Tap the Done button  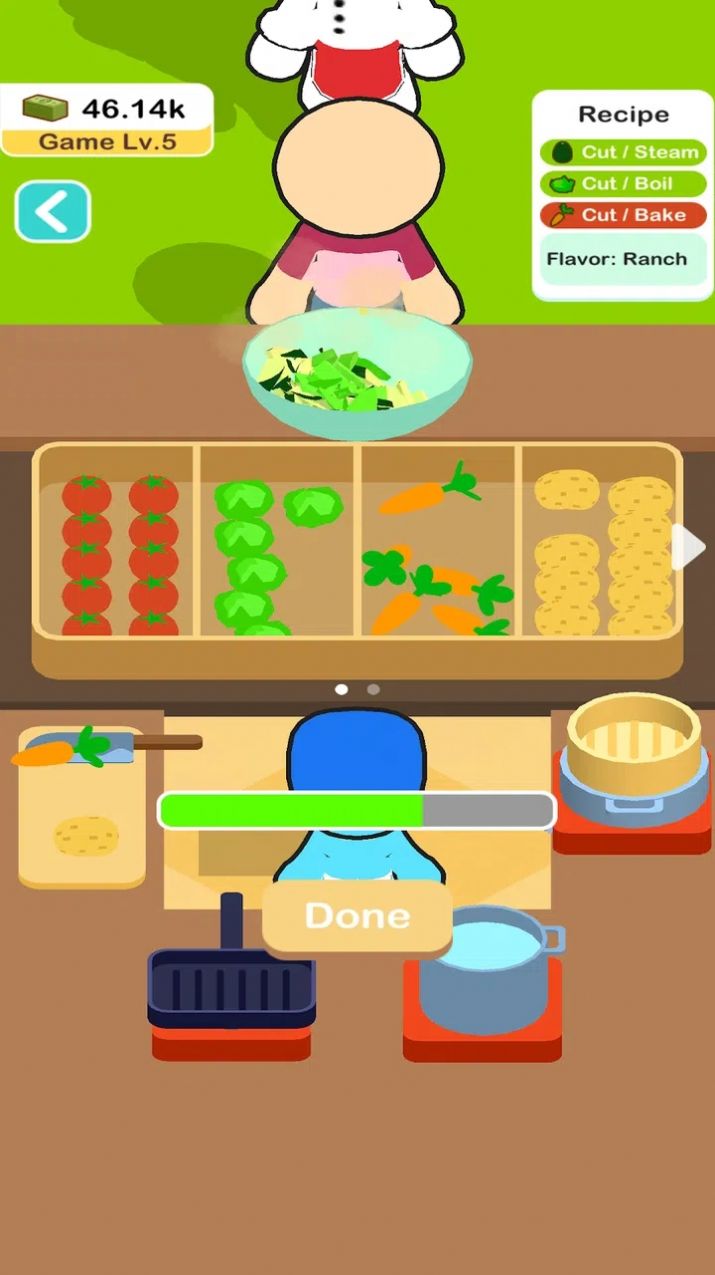357,916
